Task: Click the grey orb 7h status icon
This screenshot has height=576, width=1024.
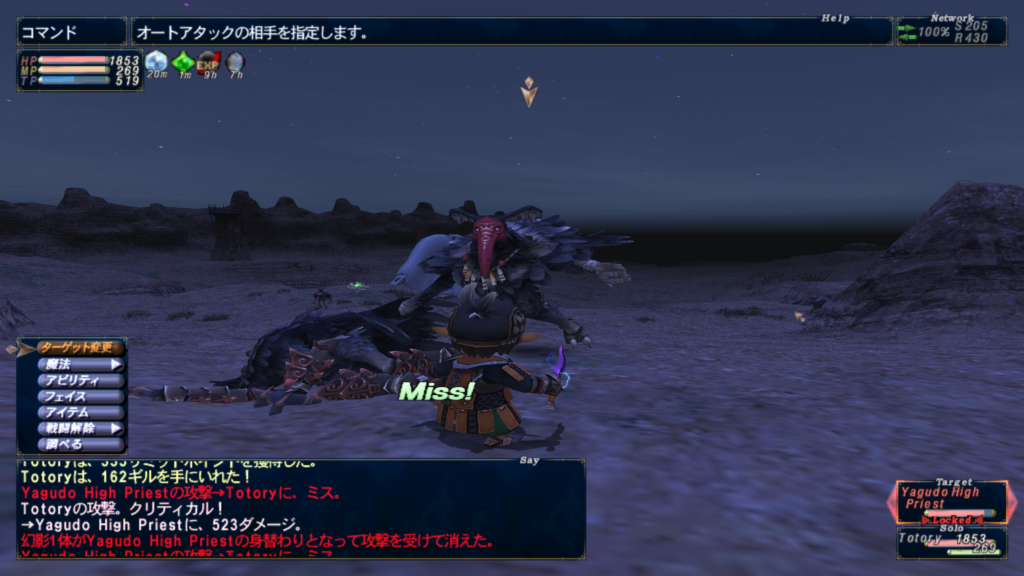Action: (234, 63)
